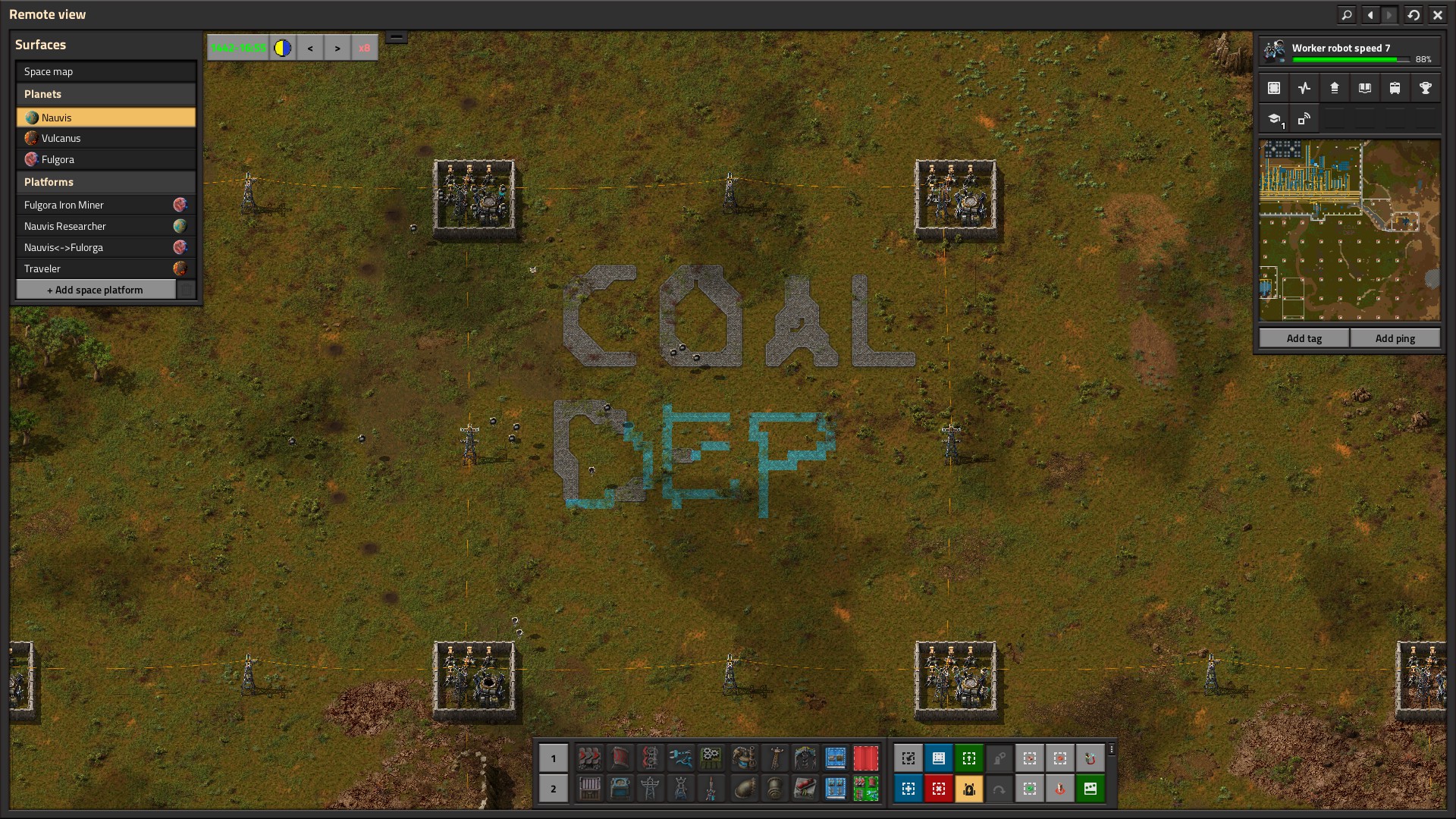This screenshot has height=819, width=1456.
Task: Close the Remote view window
Action: (1437, 14)
